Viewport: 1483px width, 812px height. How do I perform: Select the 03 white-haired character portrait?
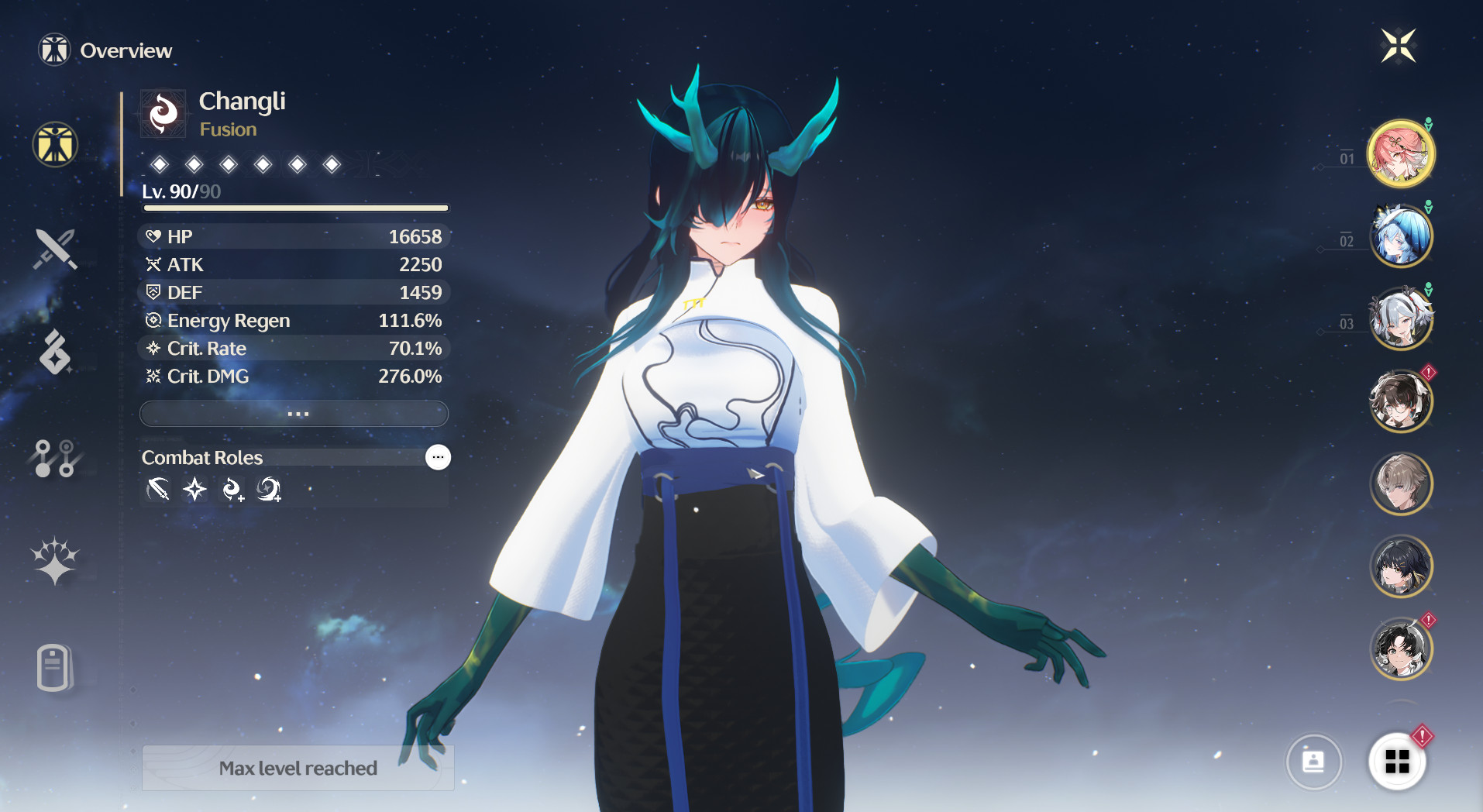coord(1402,318)
